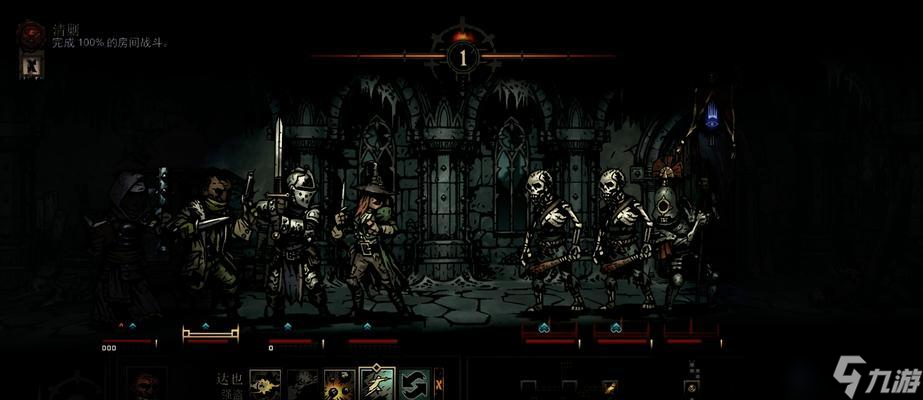Viewport: 923px width, 400px height.
Task: Select the orange item in the inventory
Action: [x=609, y=386]
